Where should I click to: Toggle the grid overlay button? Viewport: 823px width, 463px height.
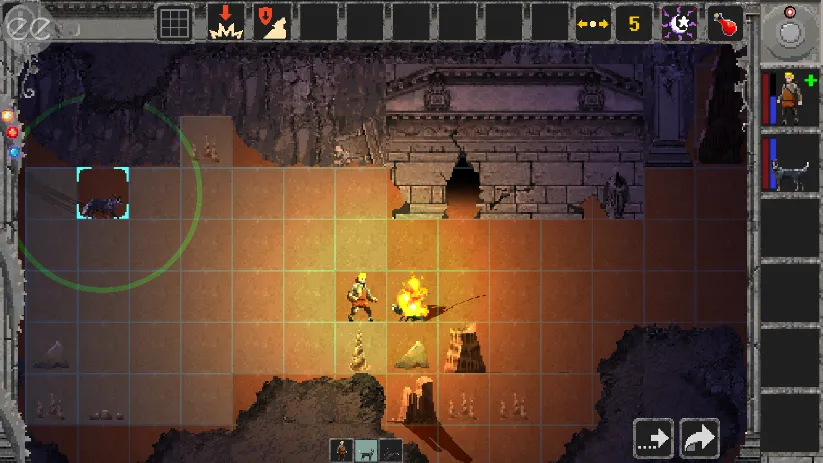click(x=175, y=22)
